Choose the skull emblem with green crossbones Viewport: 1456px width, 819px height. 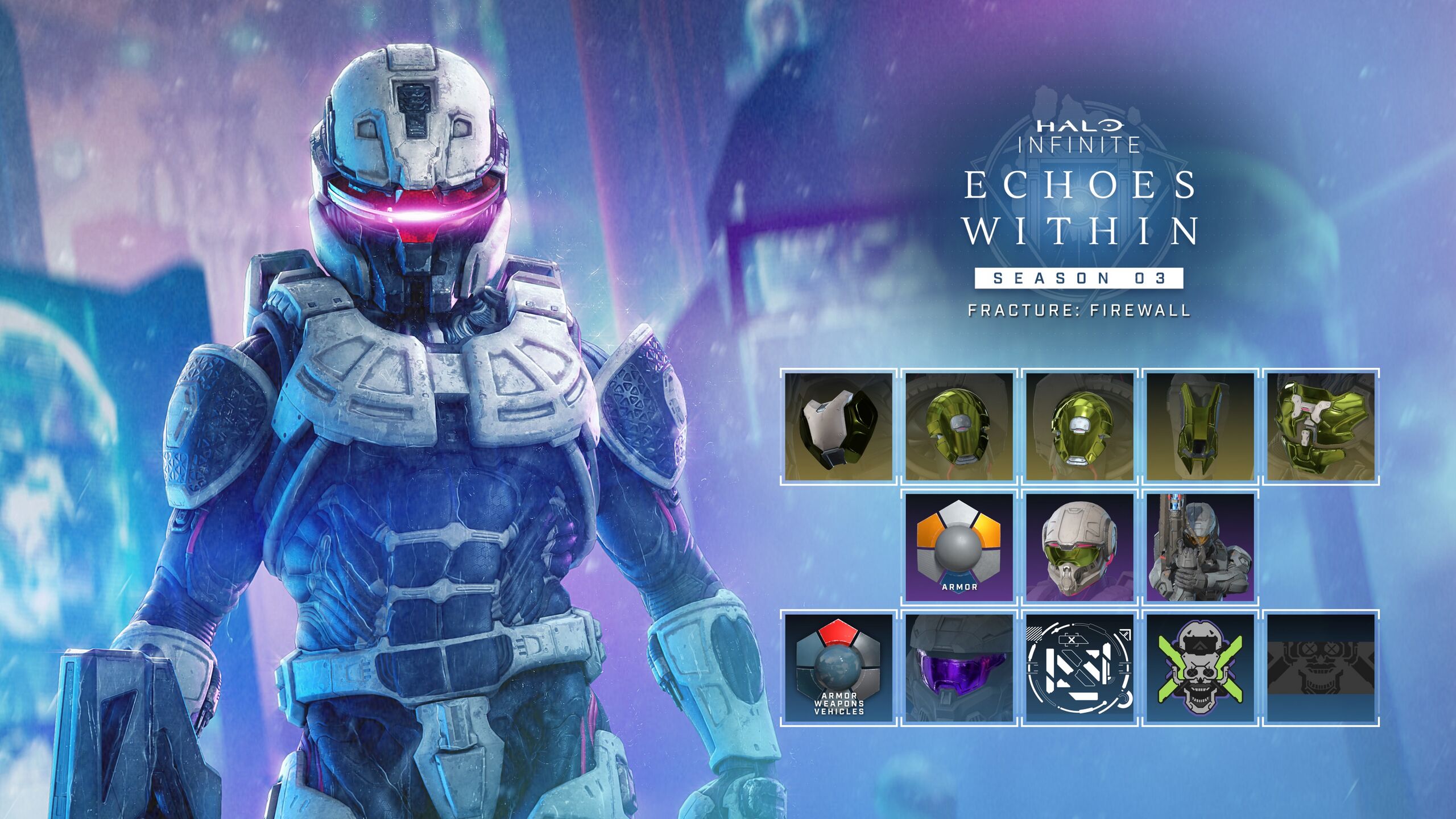1201,667
